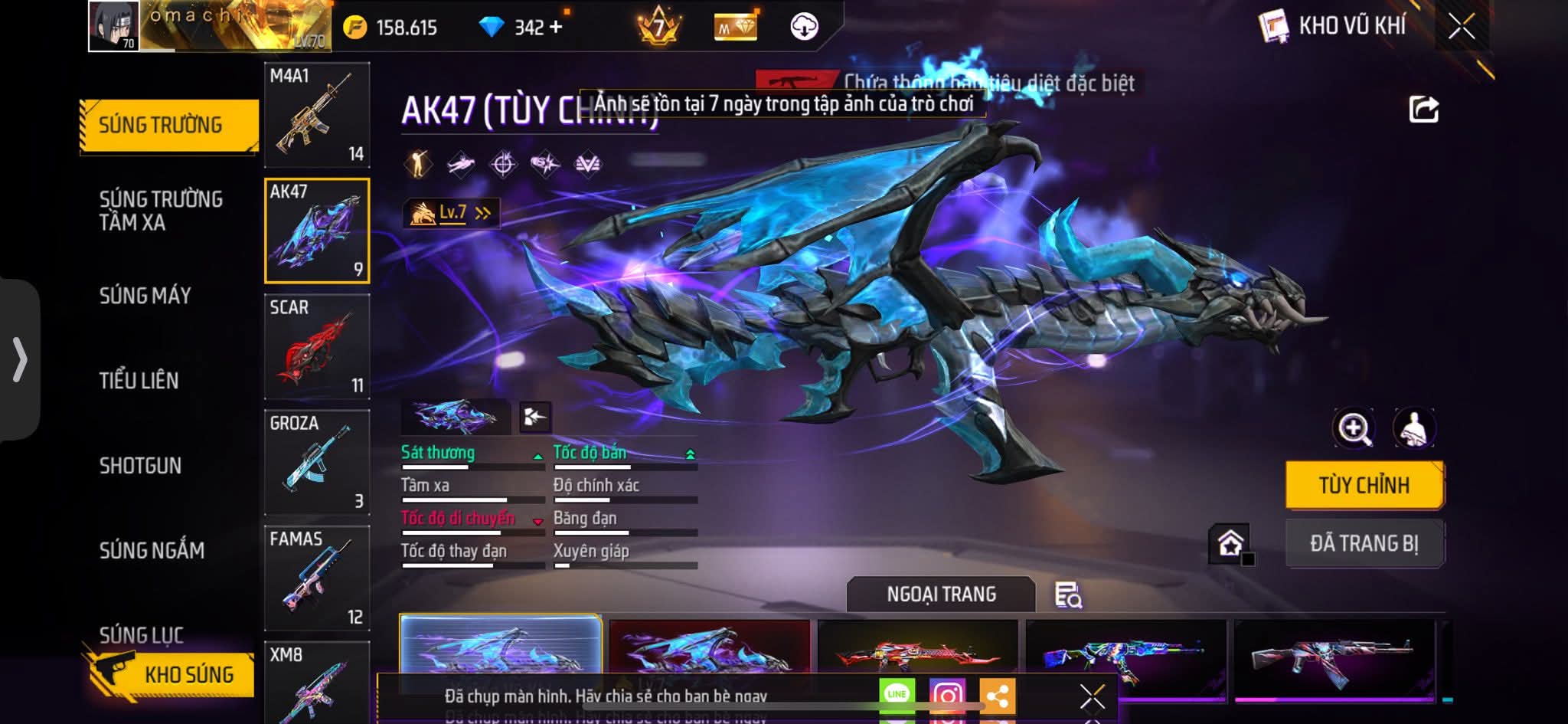Click the Đã Trang Bị button

point(1364,544)
